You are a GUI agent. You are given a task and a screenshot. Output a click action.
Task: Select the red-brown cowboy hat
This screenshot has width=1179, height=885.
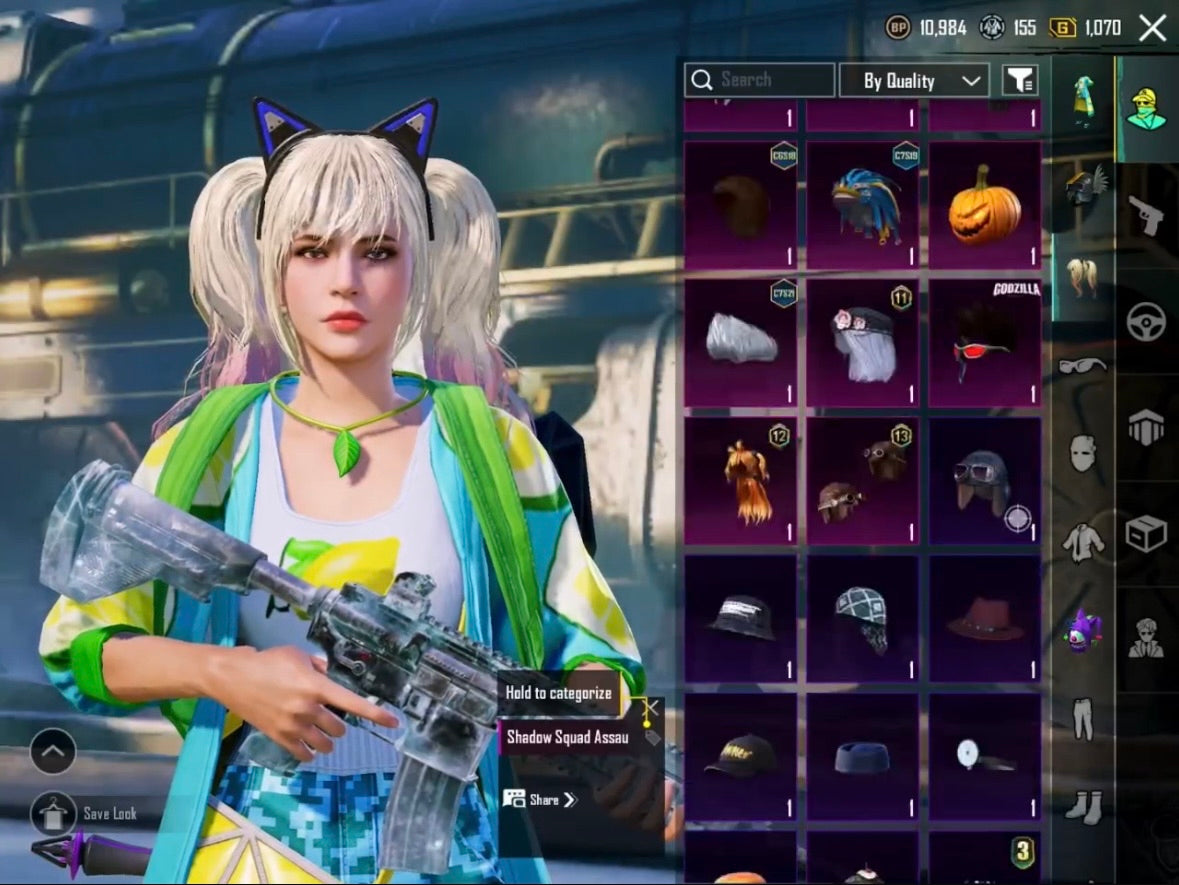pyautogui.click(x=985, y=619)
